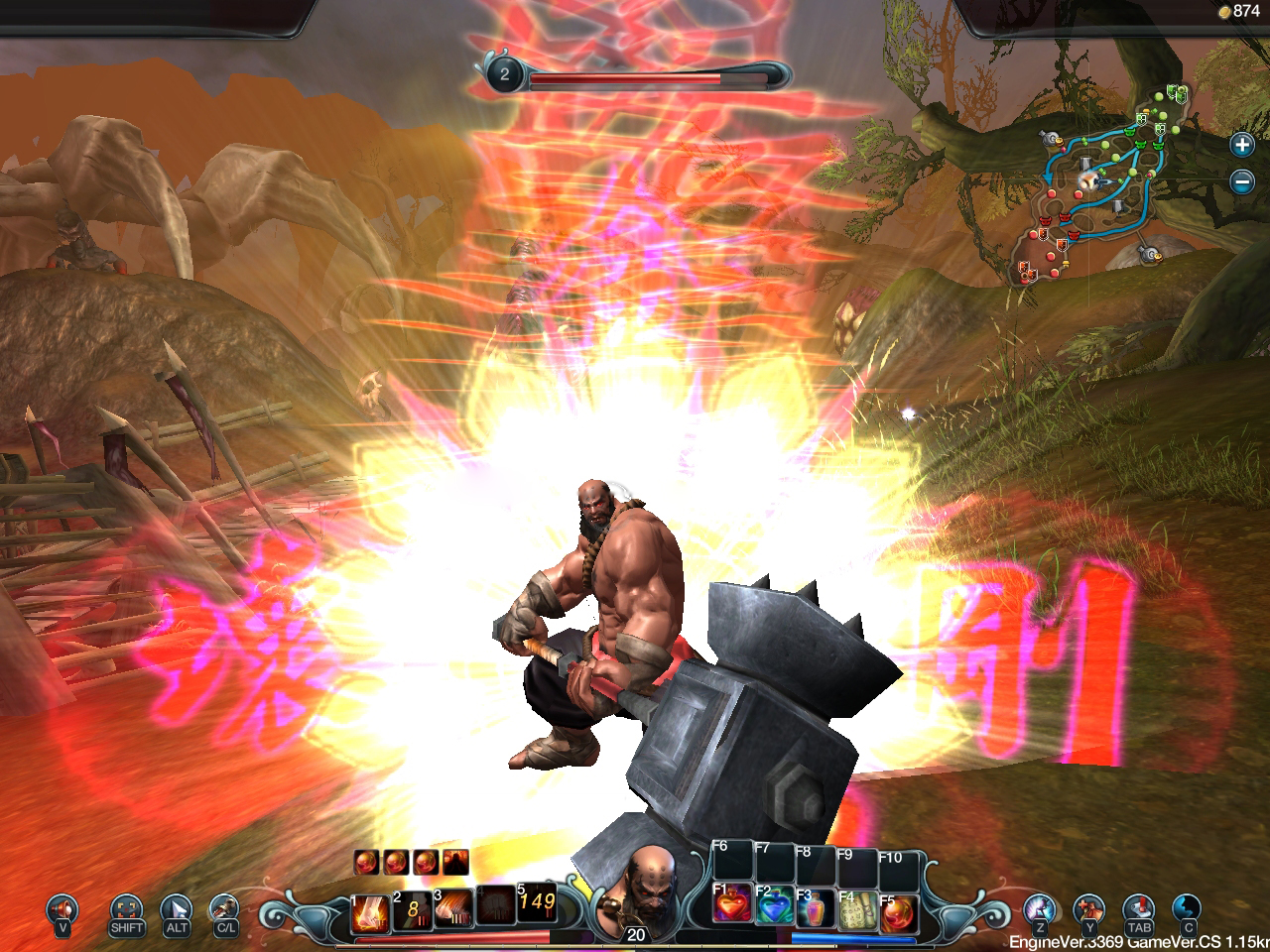Toggle the target lock crosshair icon
Image resolution: width=1270 pixels, height=952 pixels.
point(126,908)
